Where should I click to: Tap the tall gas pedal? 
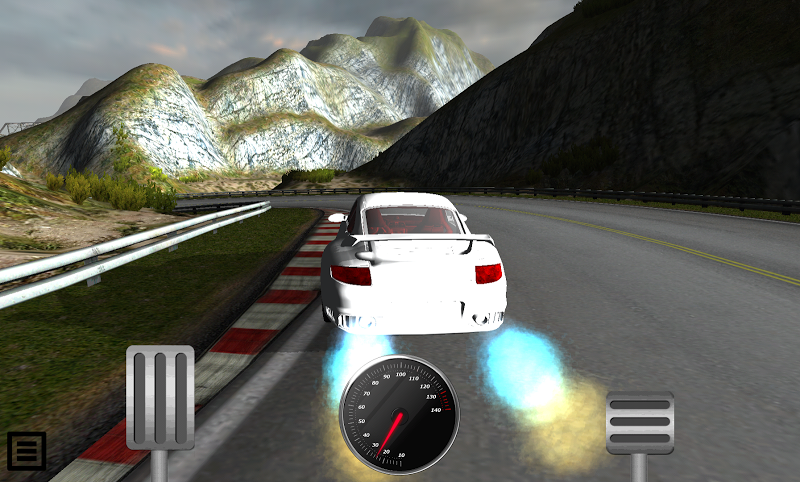pos(160,397)
